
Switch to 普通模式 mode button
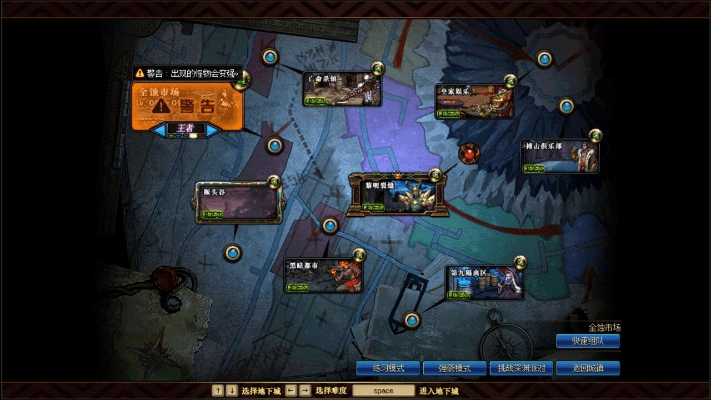(x=454, y=367)
